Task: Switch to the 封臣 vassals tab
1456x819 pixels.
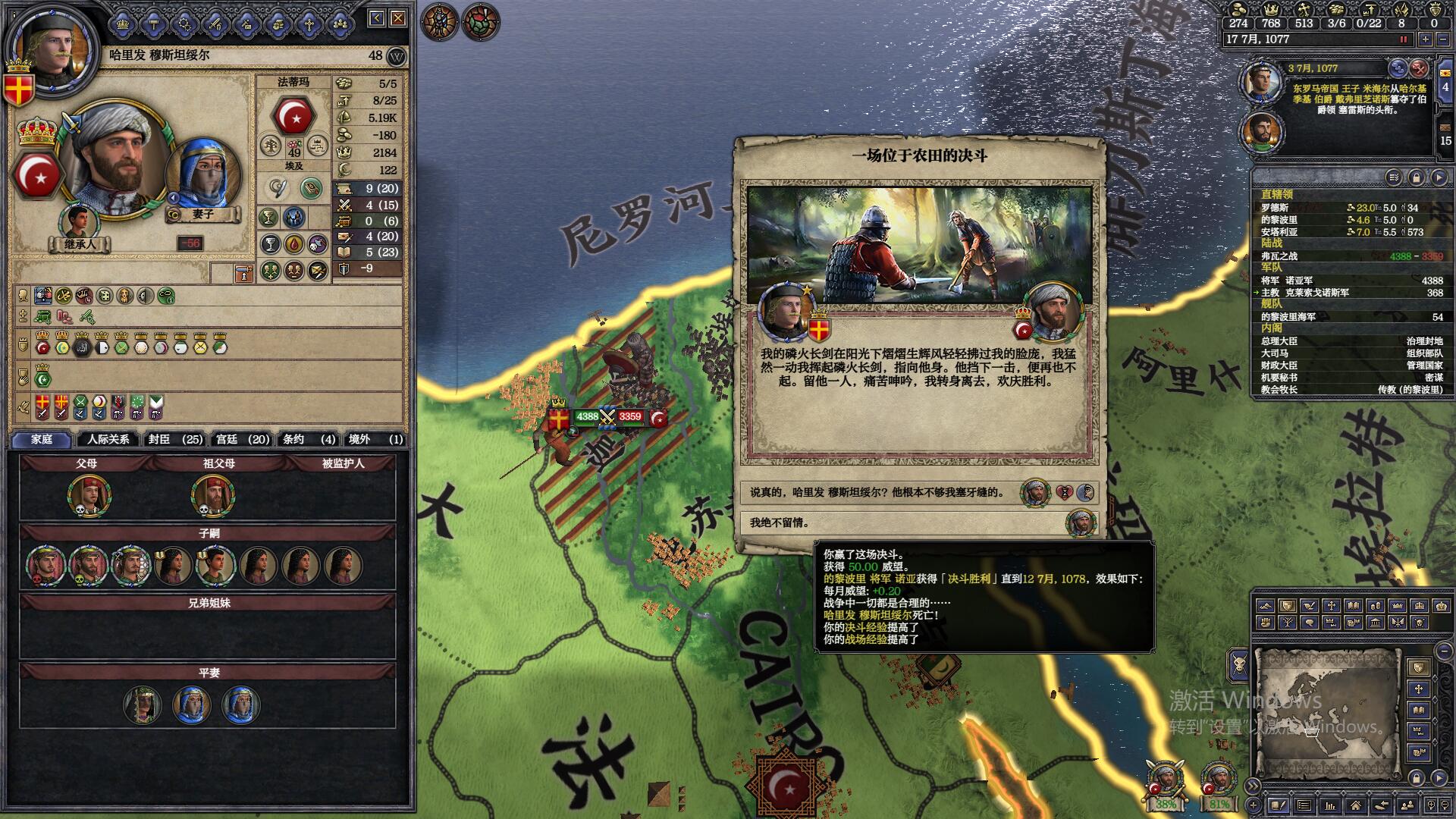Action: [175, 439]
